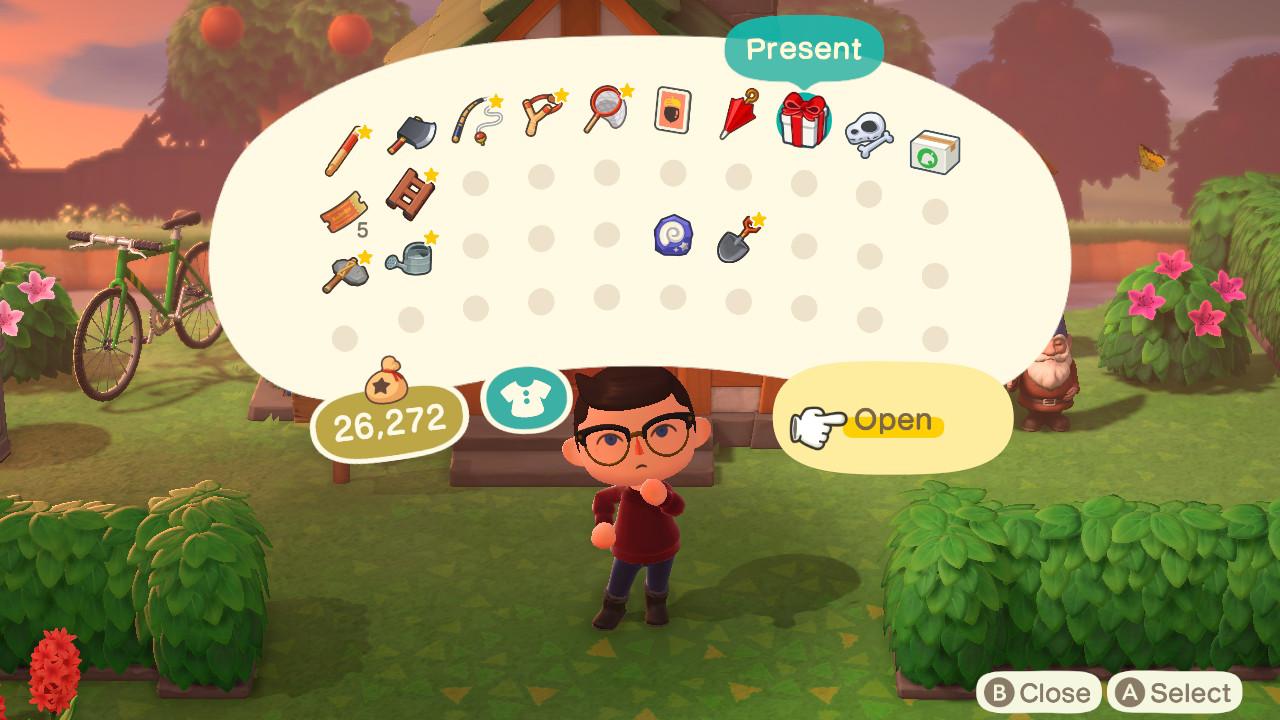Select the axe in the inventory
This screenshot has height=720, width=1280.
(410, 134)
